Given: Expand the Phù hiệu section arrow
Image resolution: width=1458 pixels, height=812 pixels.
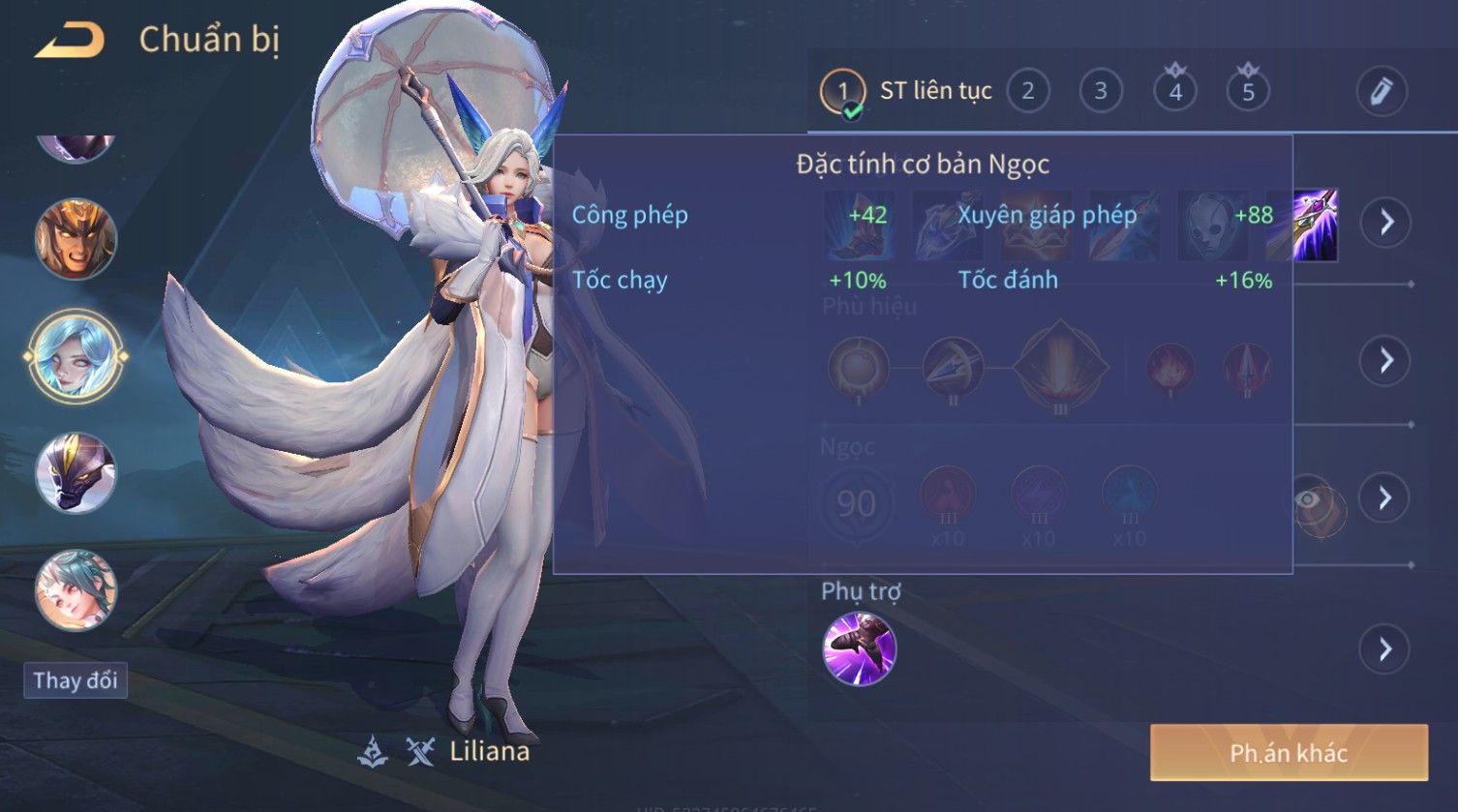Looking at the screenshot, I should (1386, 360).
